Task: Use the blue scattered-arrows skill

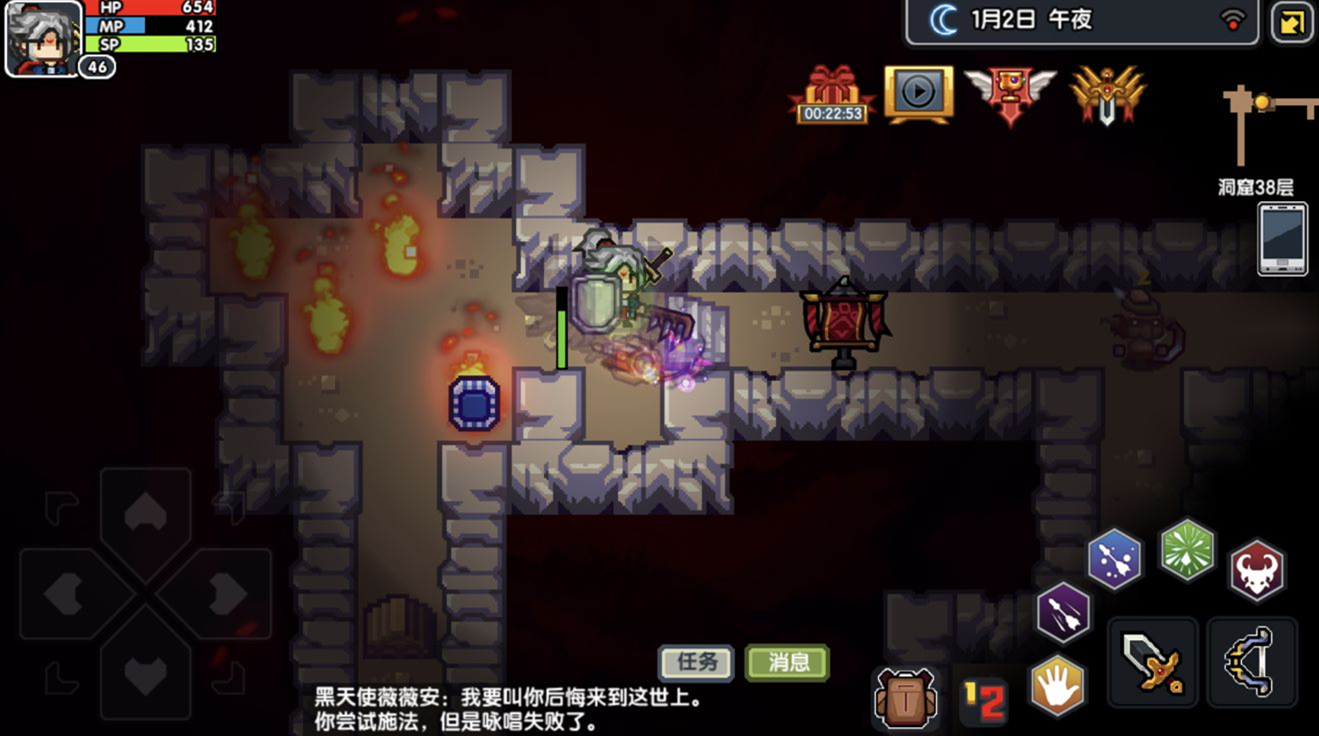Action: point(1114,559)
